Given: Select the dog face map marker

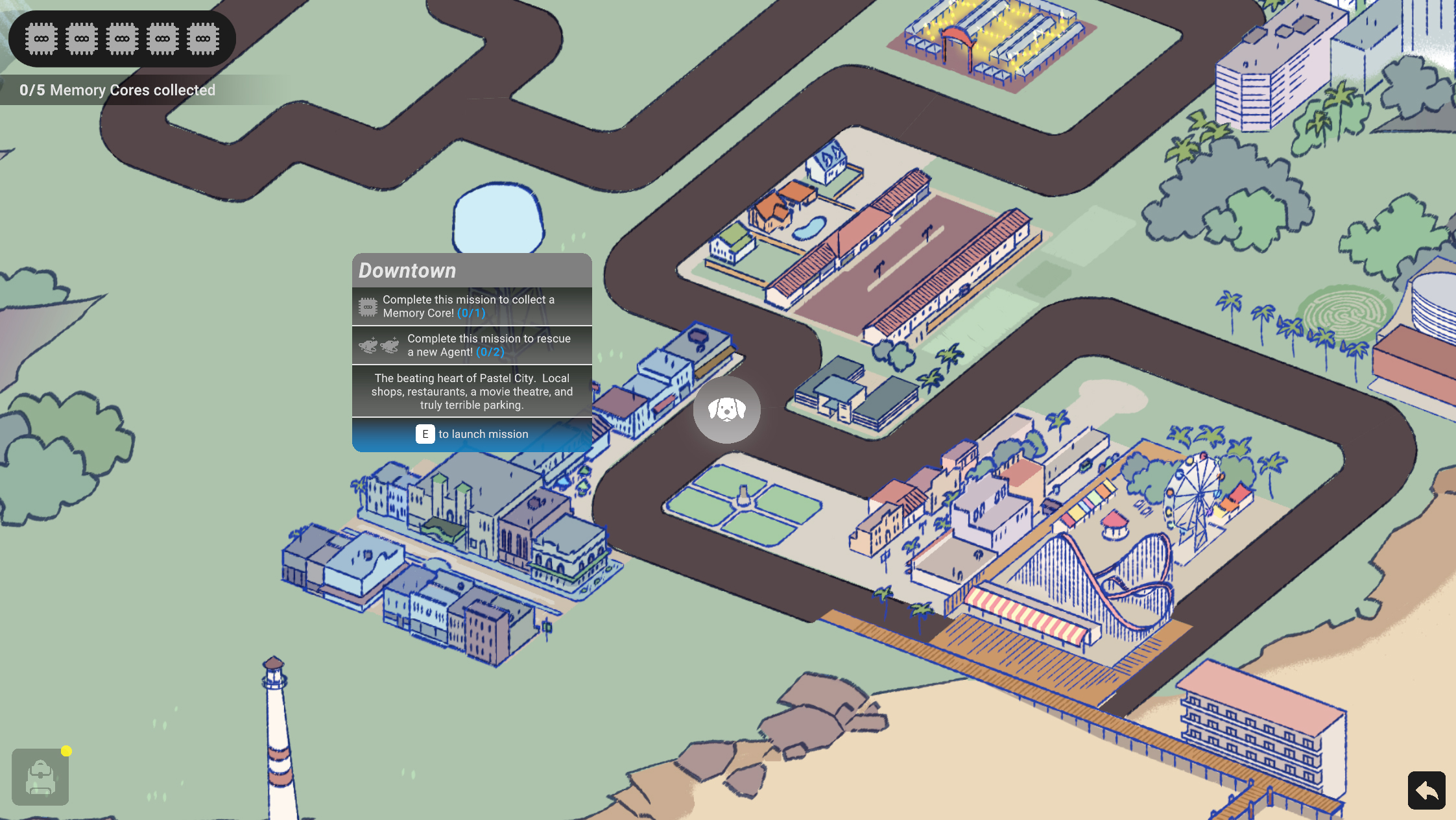Looking at the screenshot, I should [726, 410].
